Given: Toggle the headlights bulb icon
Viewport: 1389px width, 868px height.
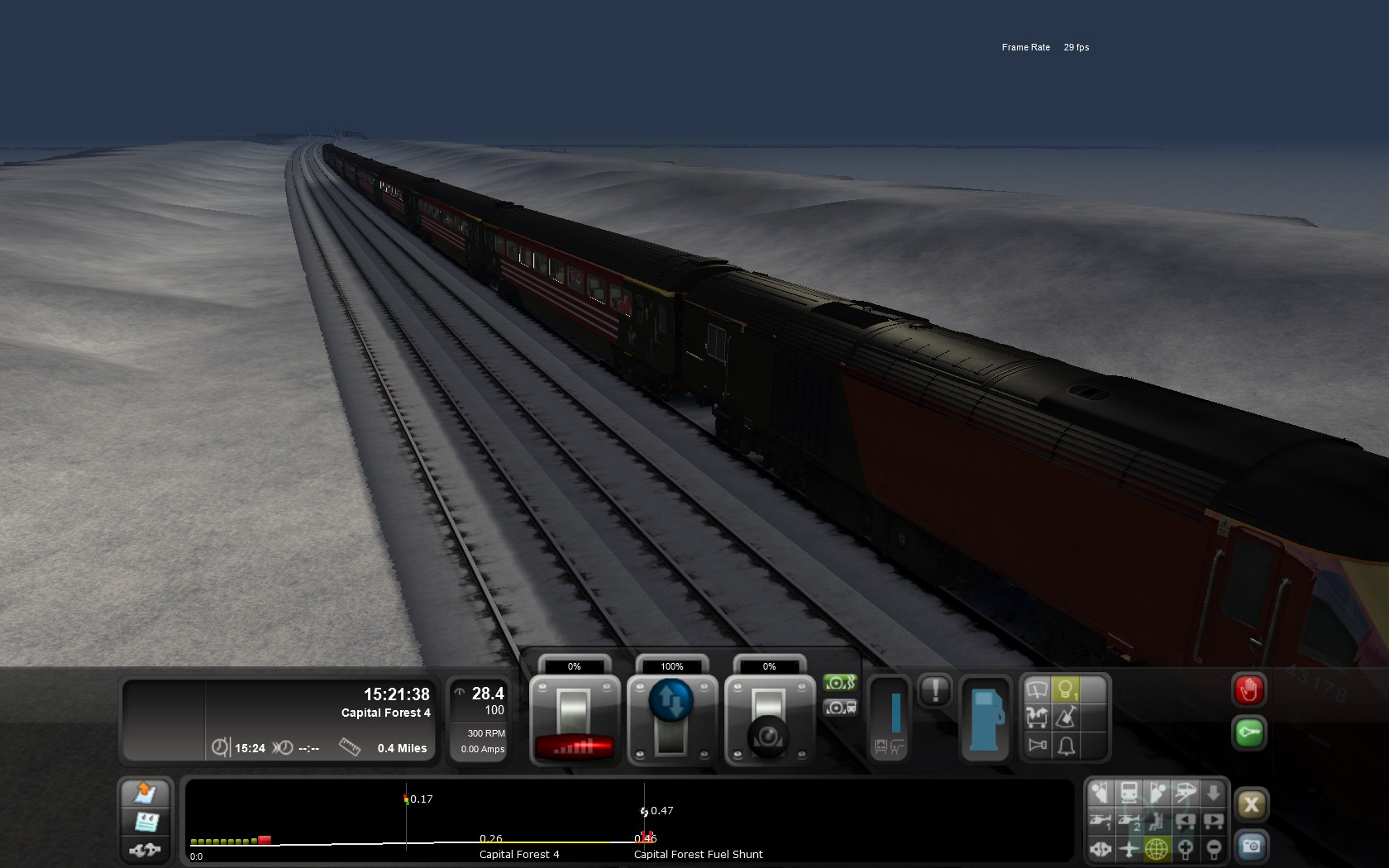Looking at the screenshot, I should click(x=1066, y=689).
